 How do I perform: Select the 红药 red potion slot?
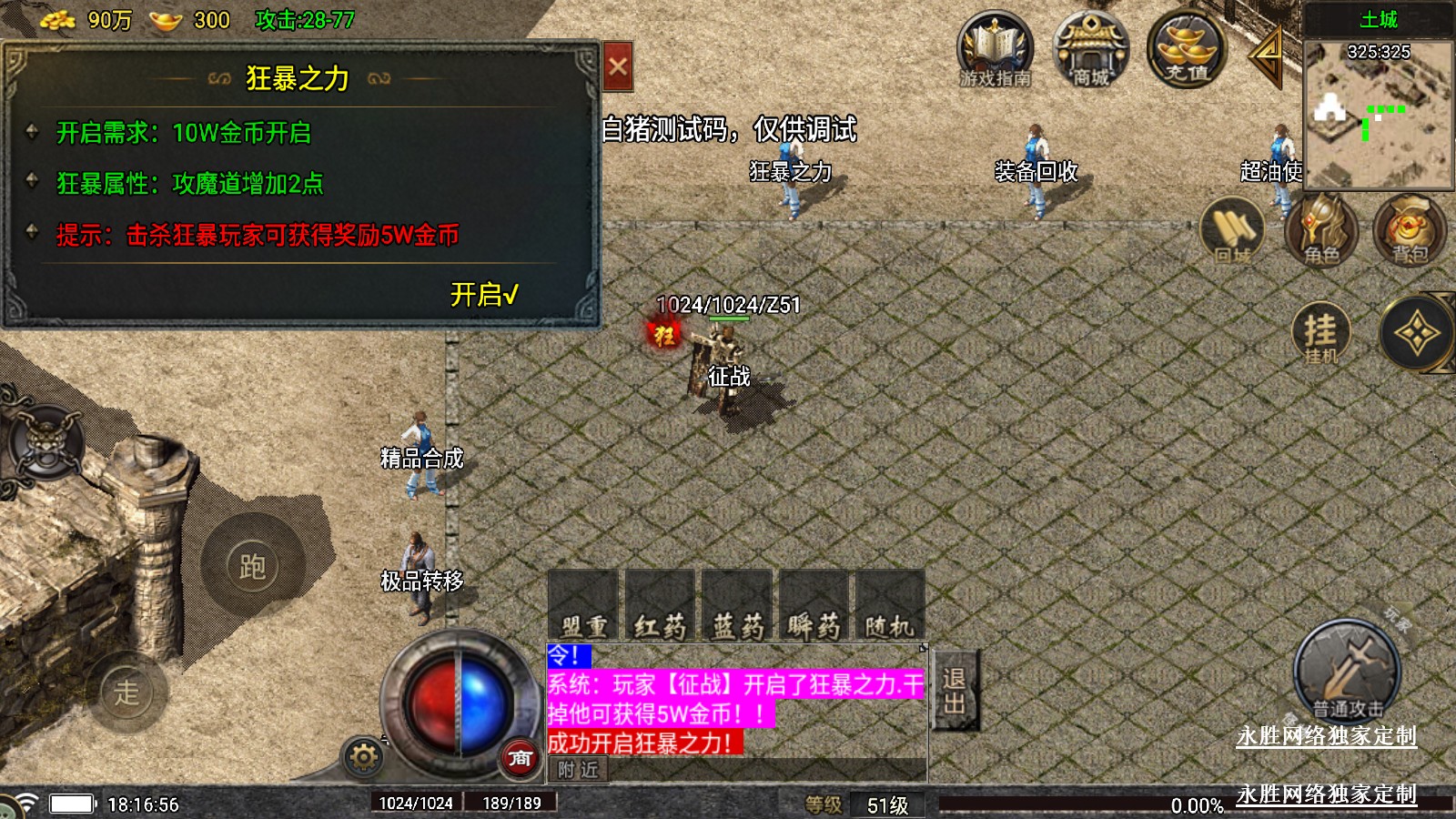(660, 606)
